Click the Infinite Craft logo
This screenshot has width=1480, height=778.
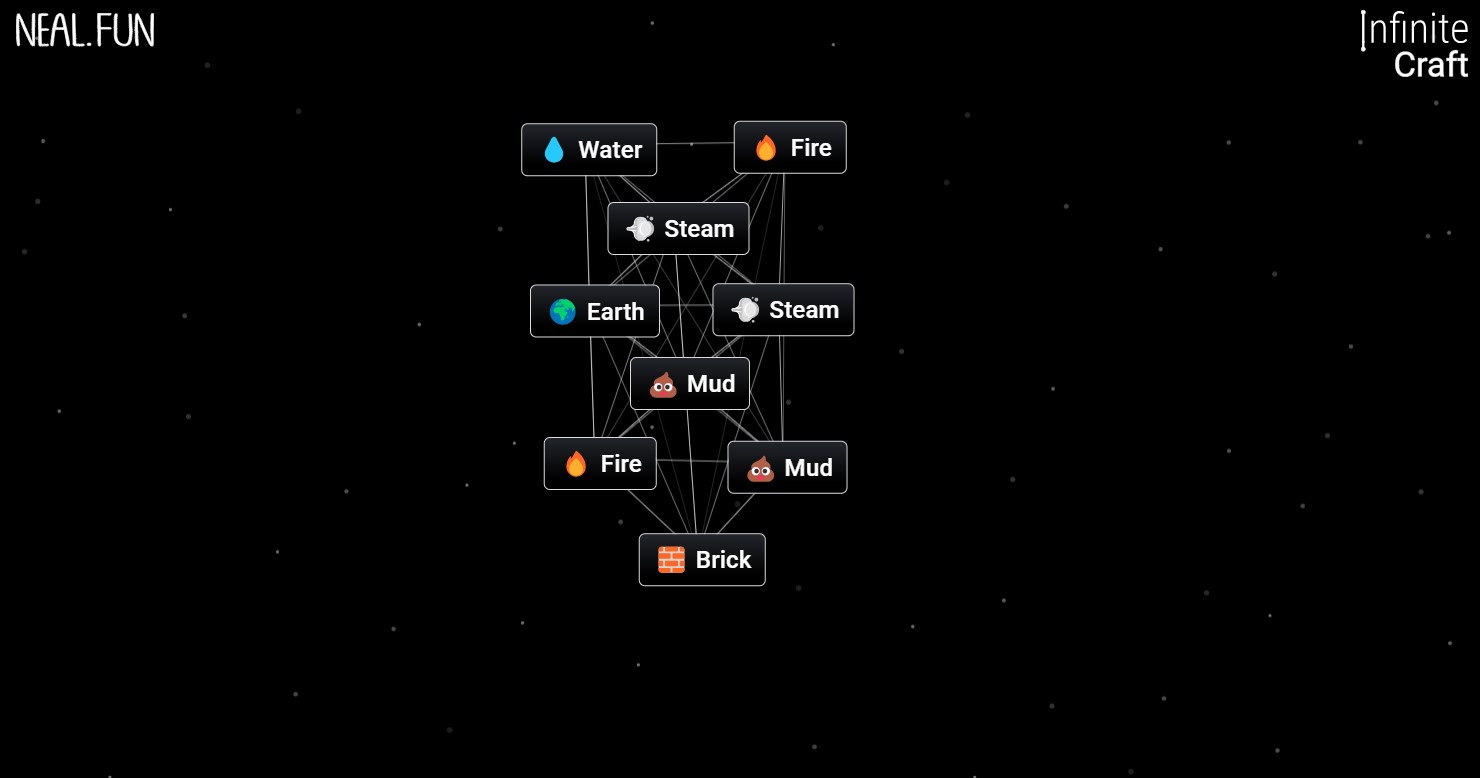(1413, 46)
